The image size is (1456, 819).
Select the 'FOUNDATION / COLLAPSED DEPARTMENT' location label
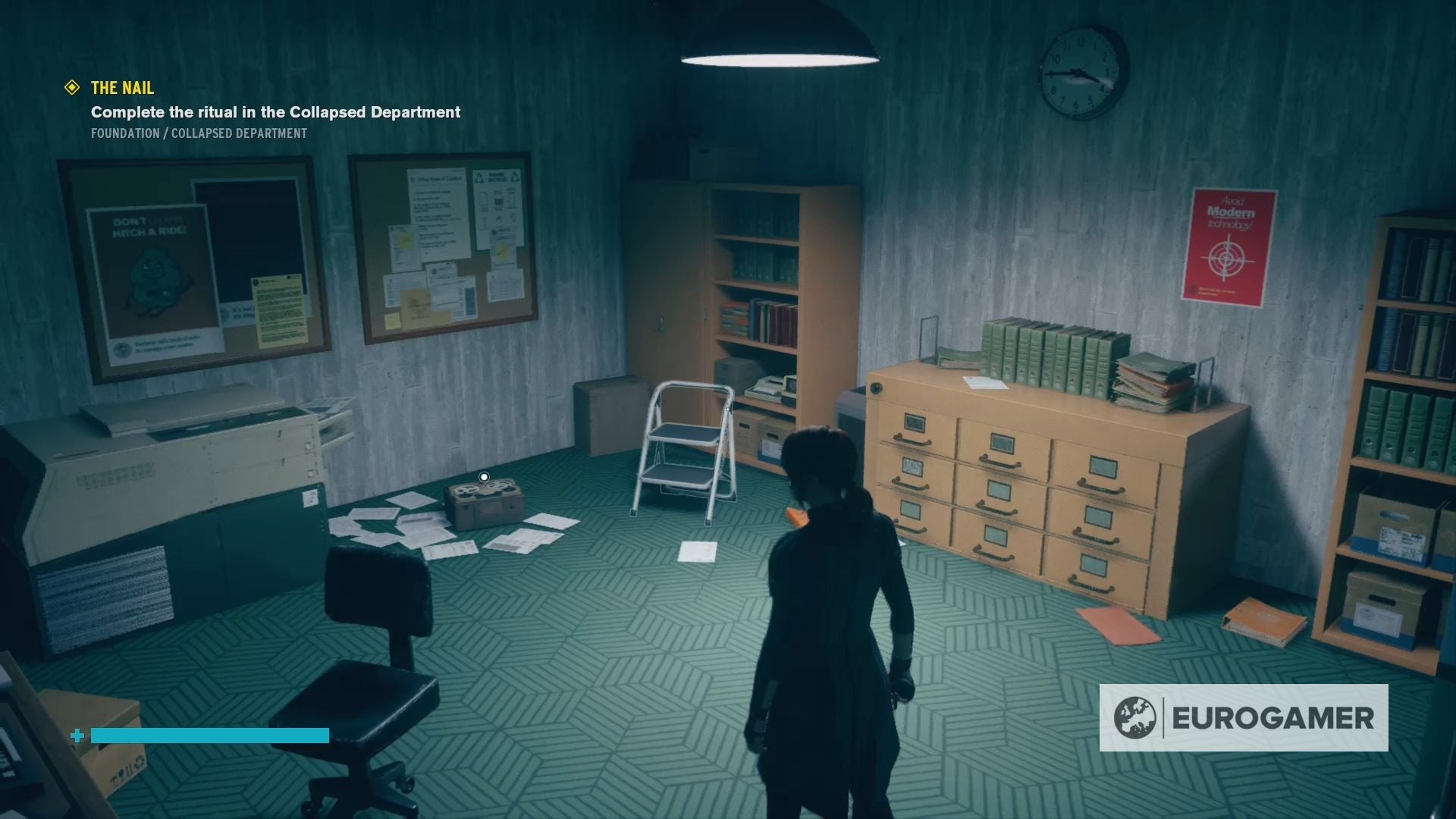(x=198, y=133)
